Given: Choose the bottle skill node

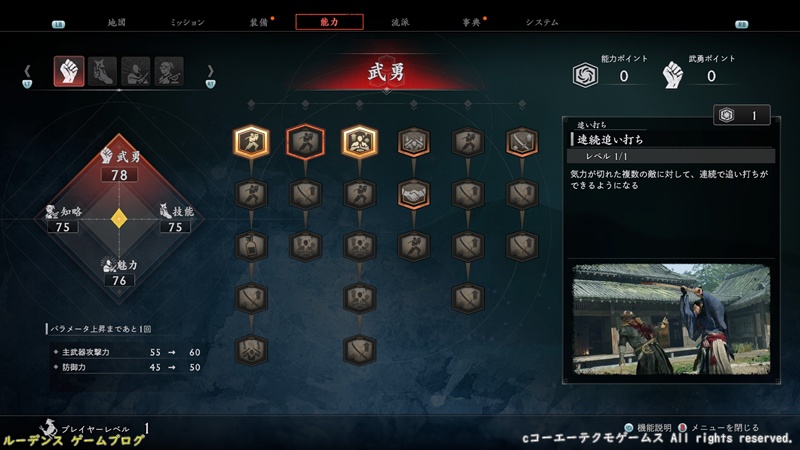Looking at the screenshot, I should click(x=251, y=245).
